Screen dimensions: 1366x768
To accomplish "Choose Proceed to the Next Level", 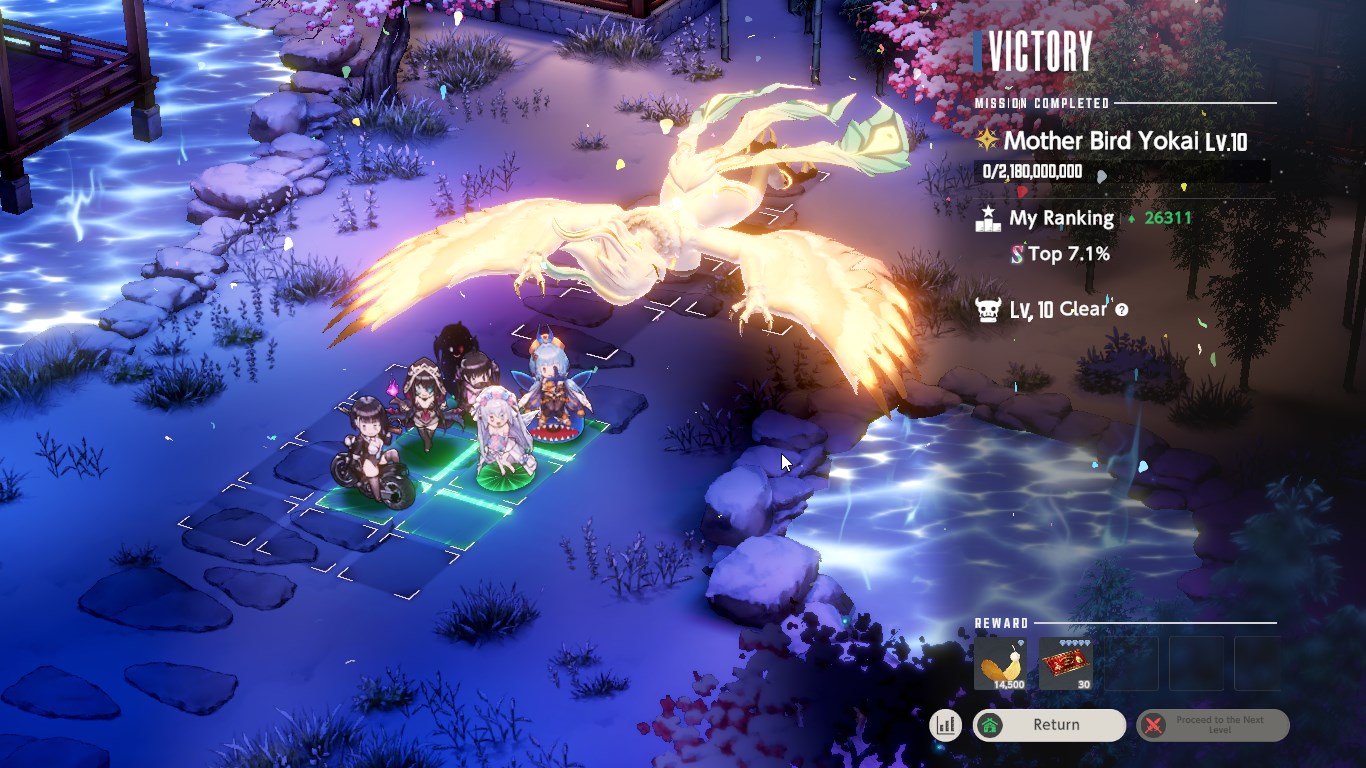I will coord(1213,725).
